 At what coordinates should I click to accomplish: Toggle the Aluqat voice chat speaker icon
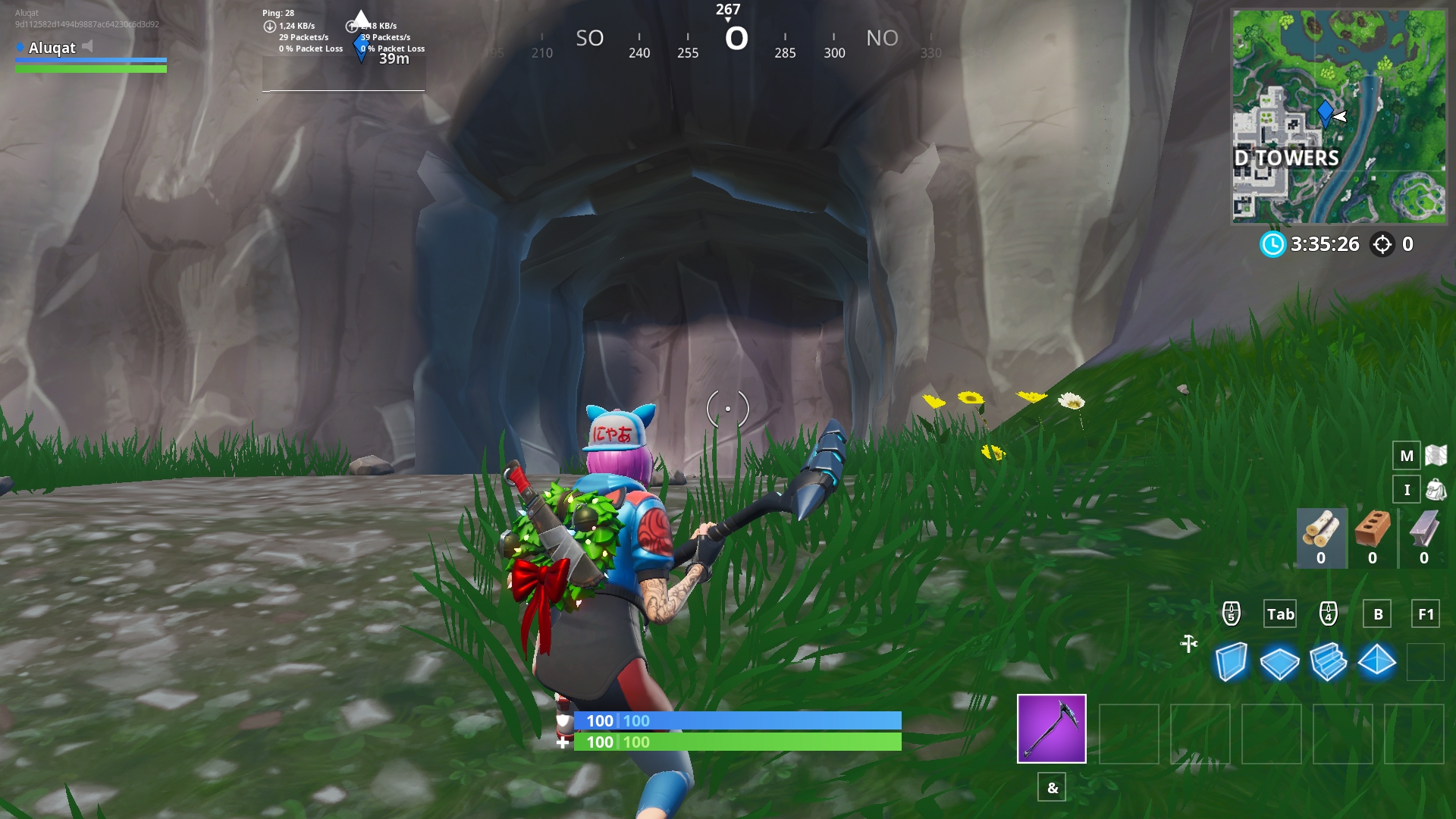pyautogui.click(x=89, y=45)
